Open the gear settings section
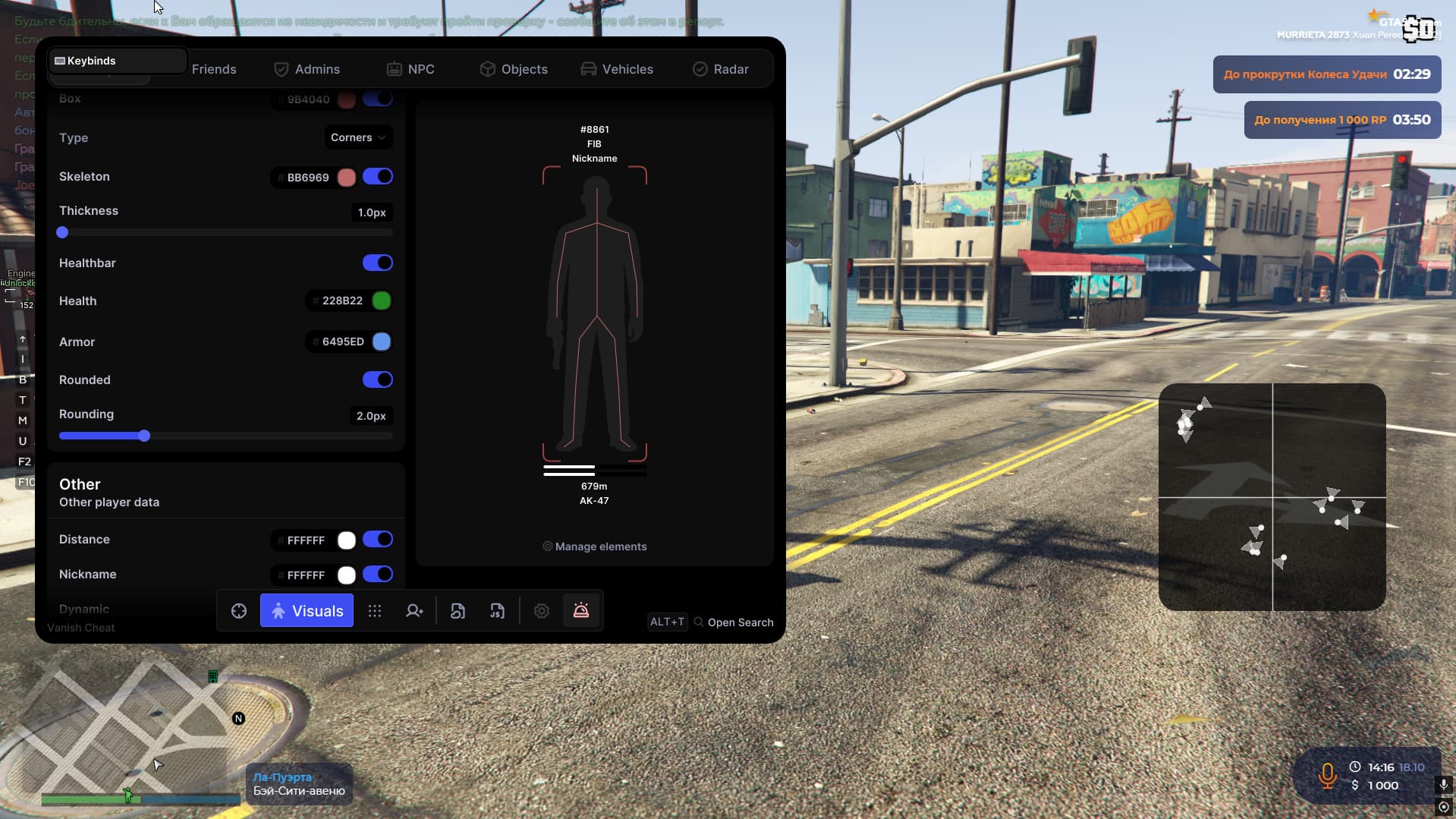Viewport: 1456px width, 819px height. [x=542, y=611]
